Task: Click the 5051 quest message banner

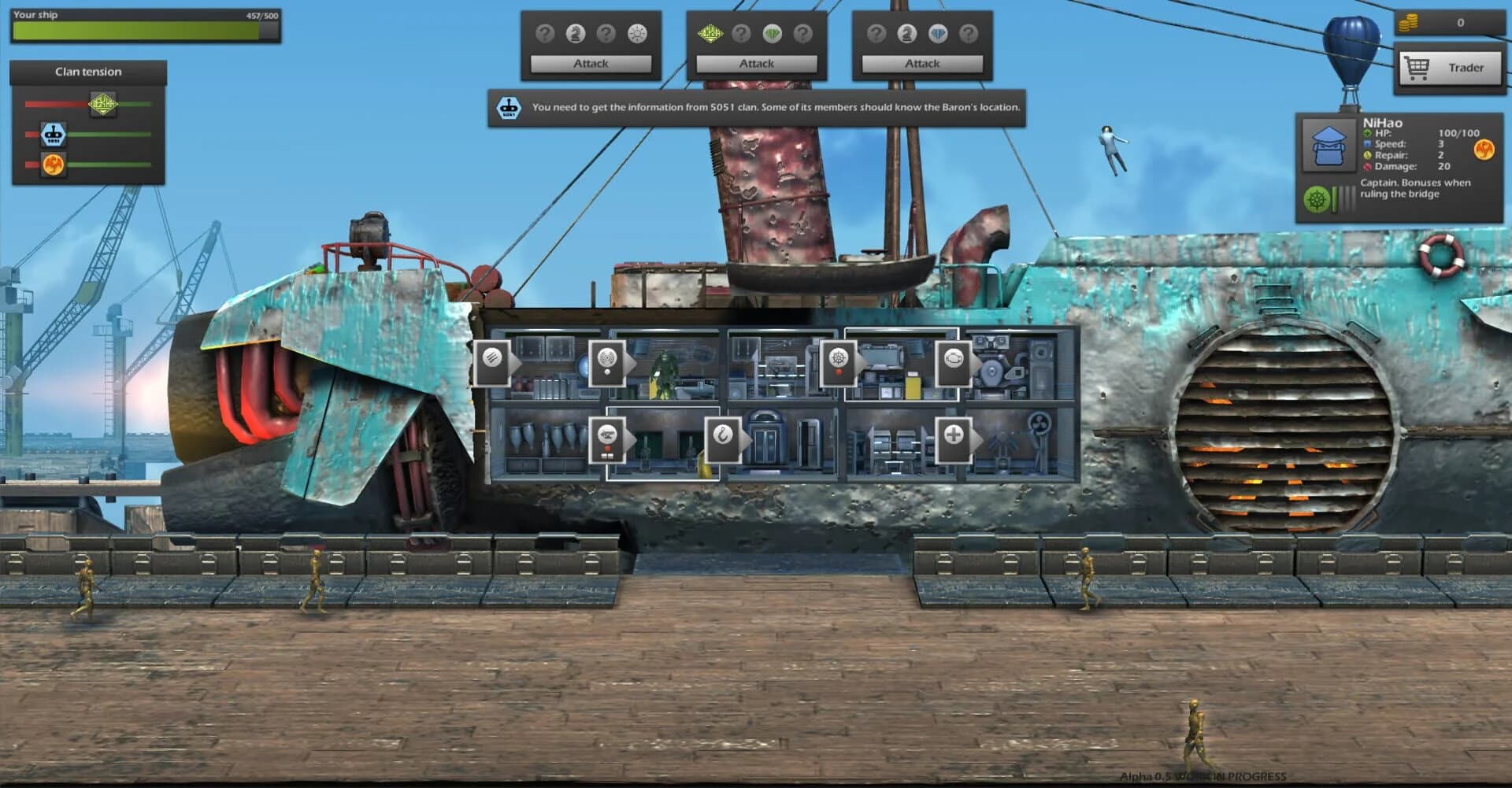Action: click(760, 107)
